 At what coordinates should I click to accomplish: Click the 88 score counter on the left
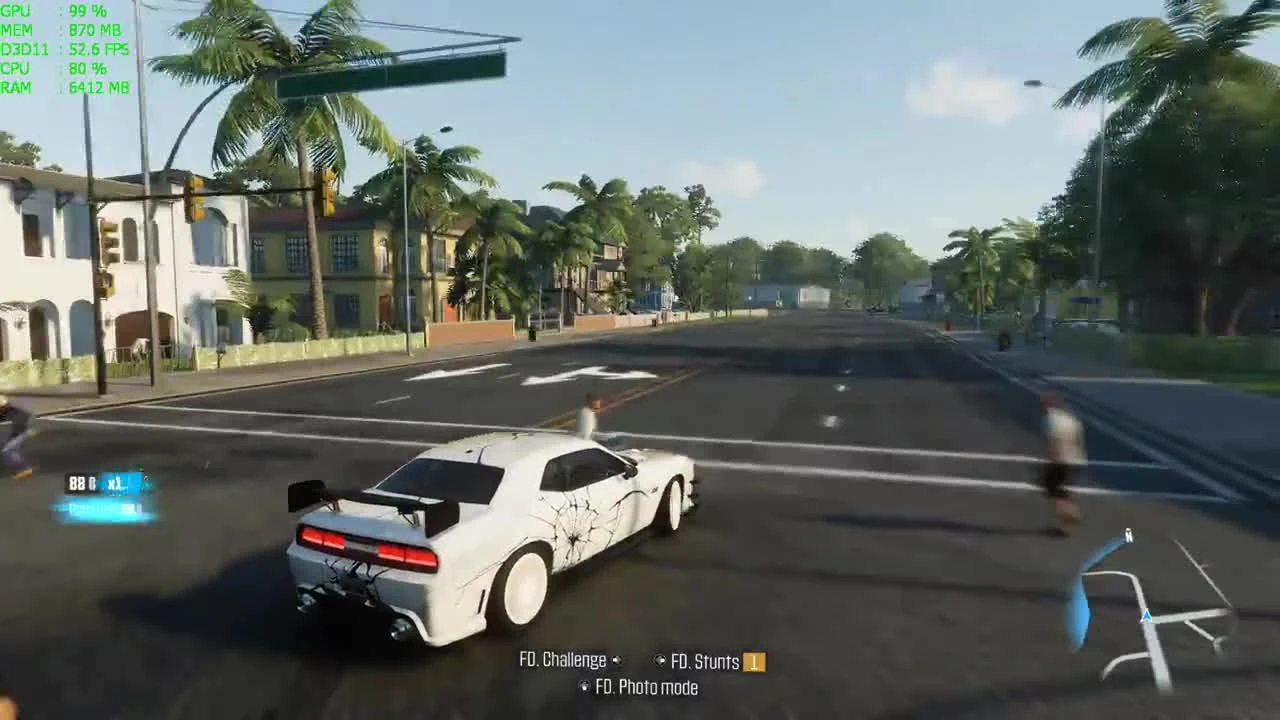click(x=78, y=483)
